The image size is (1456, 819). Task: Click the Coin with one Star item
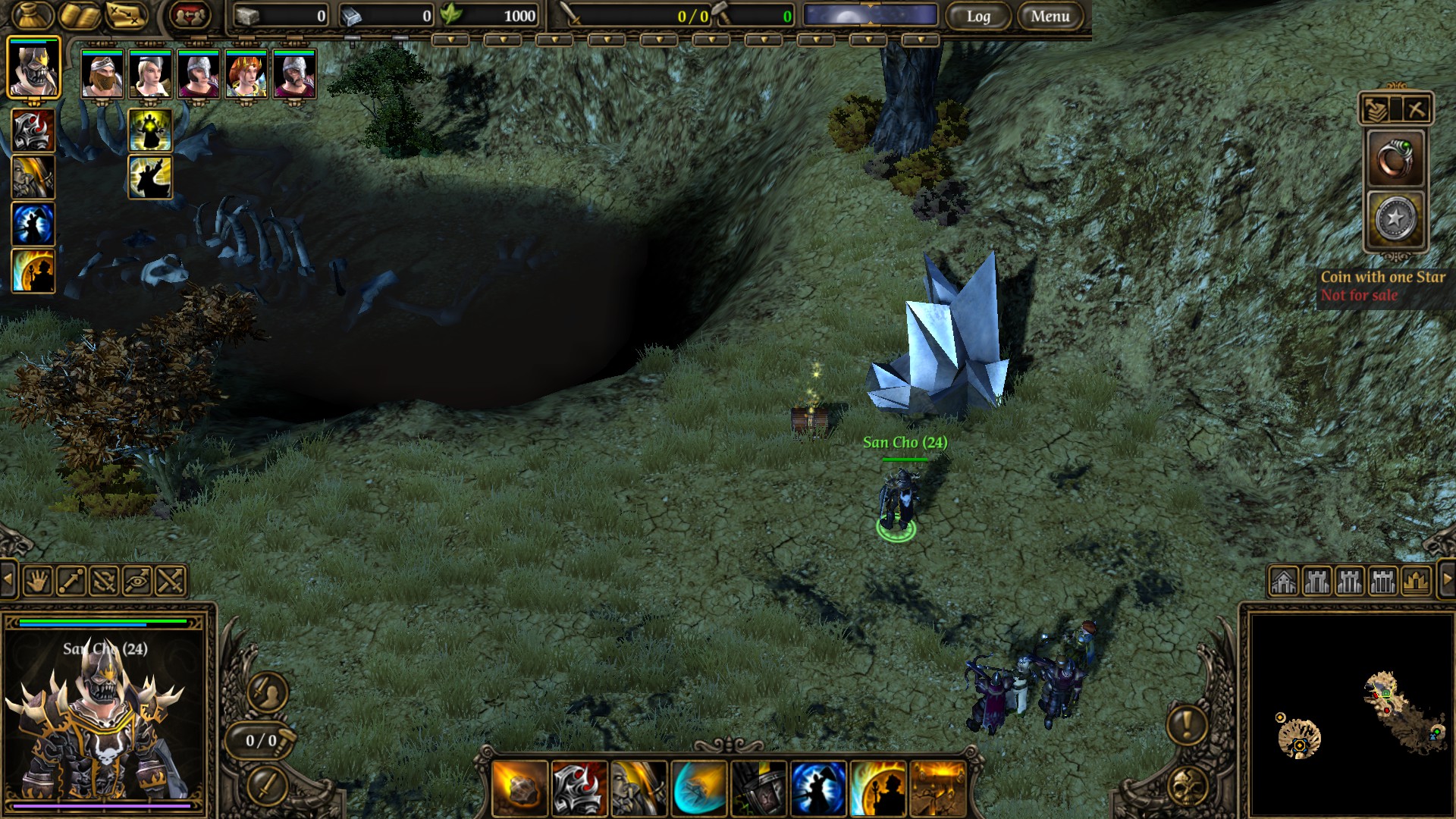(x=1395, y=219)
